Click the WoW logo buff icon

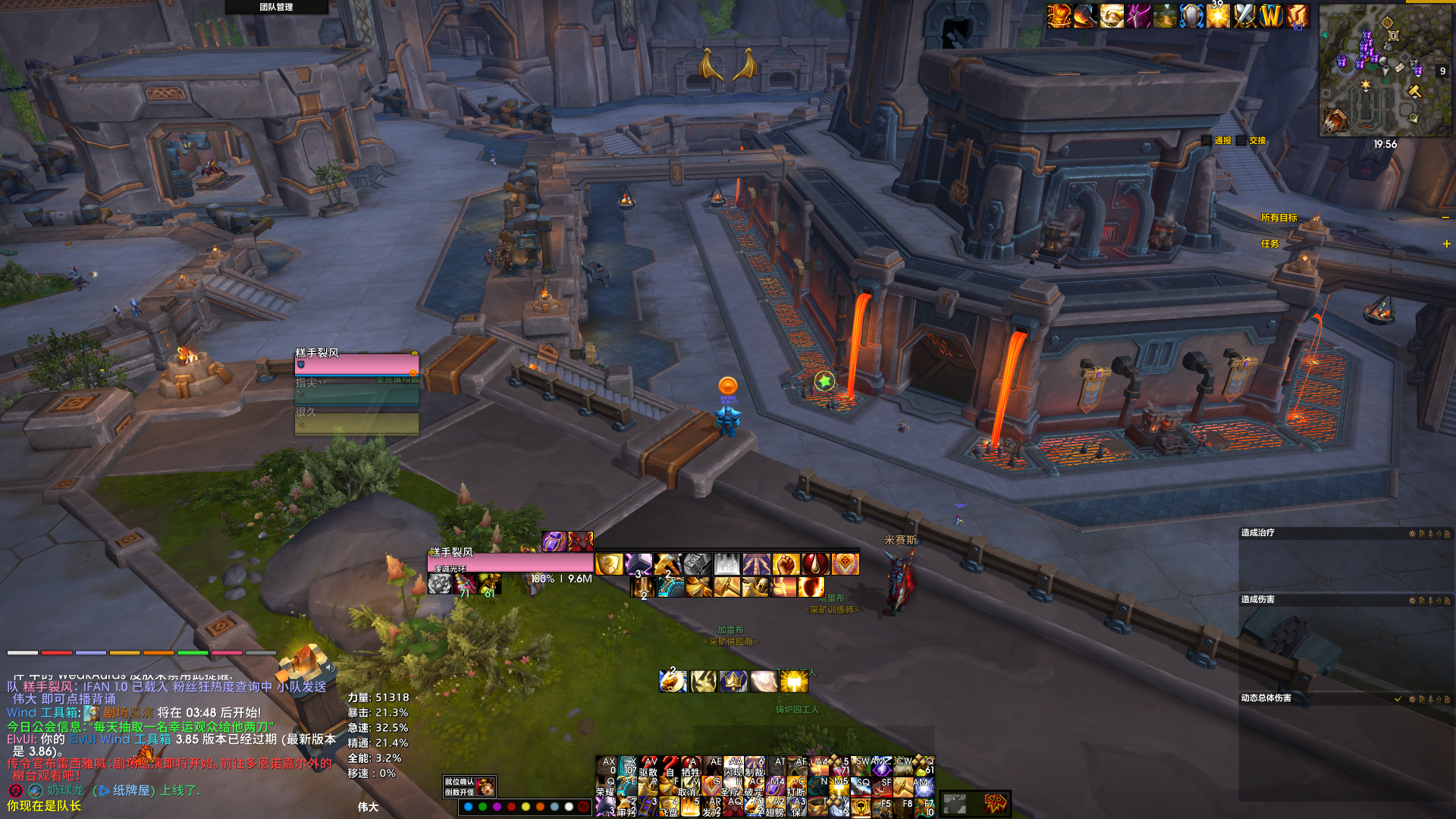coord(1271,16)
